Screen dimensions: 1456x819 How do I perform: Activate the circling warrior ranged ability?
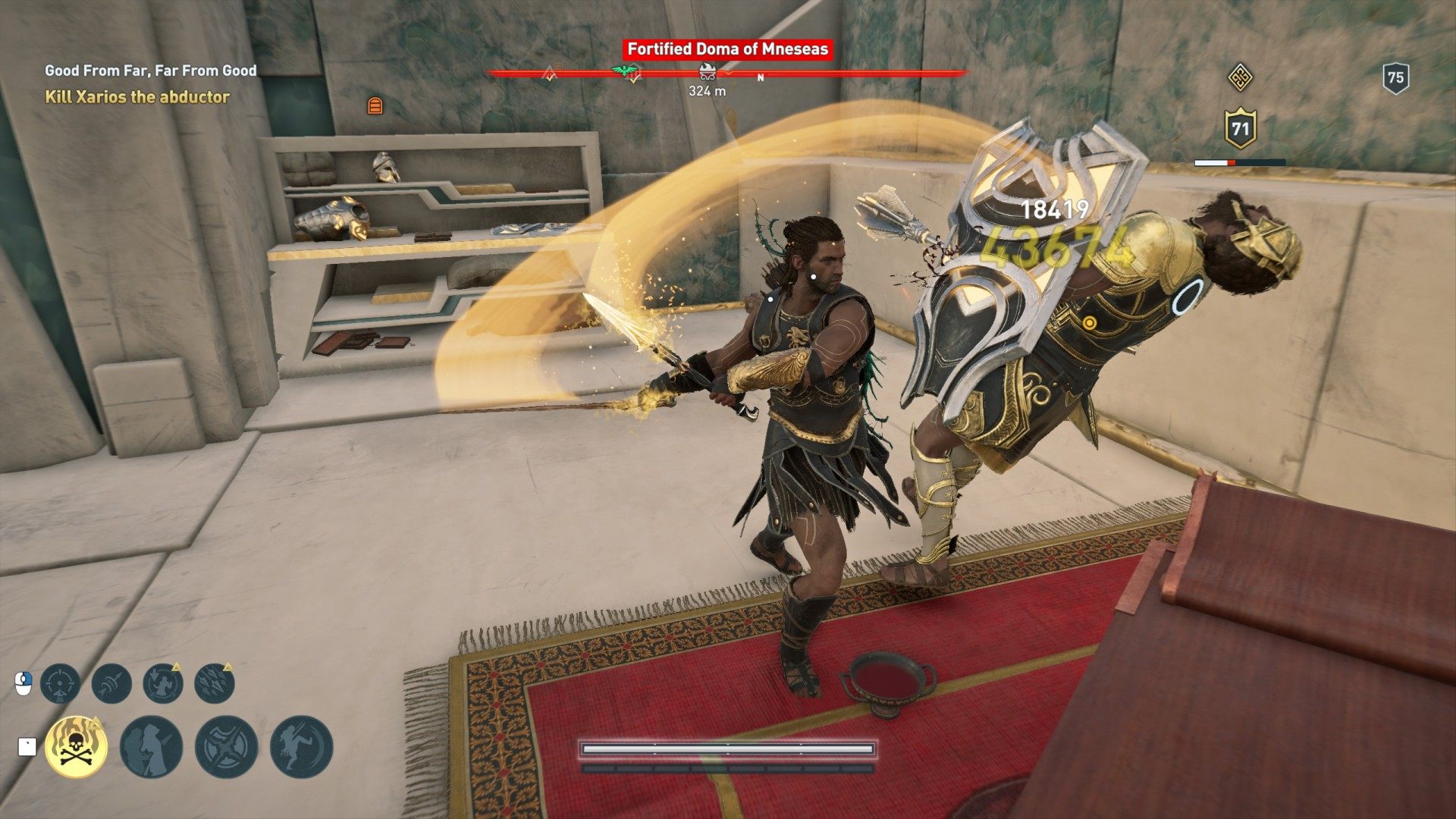(163, 683)
